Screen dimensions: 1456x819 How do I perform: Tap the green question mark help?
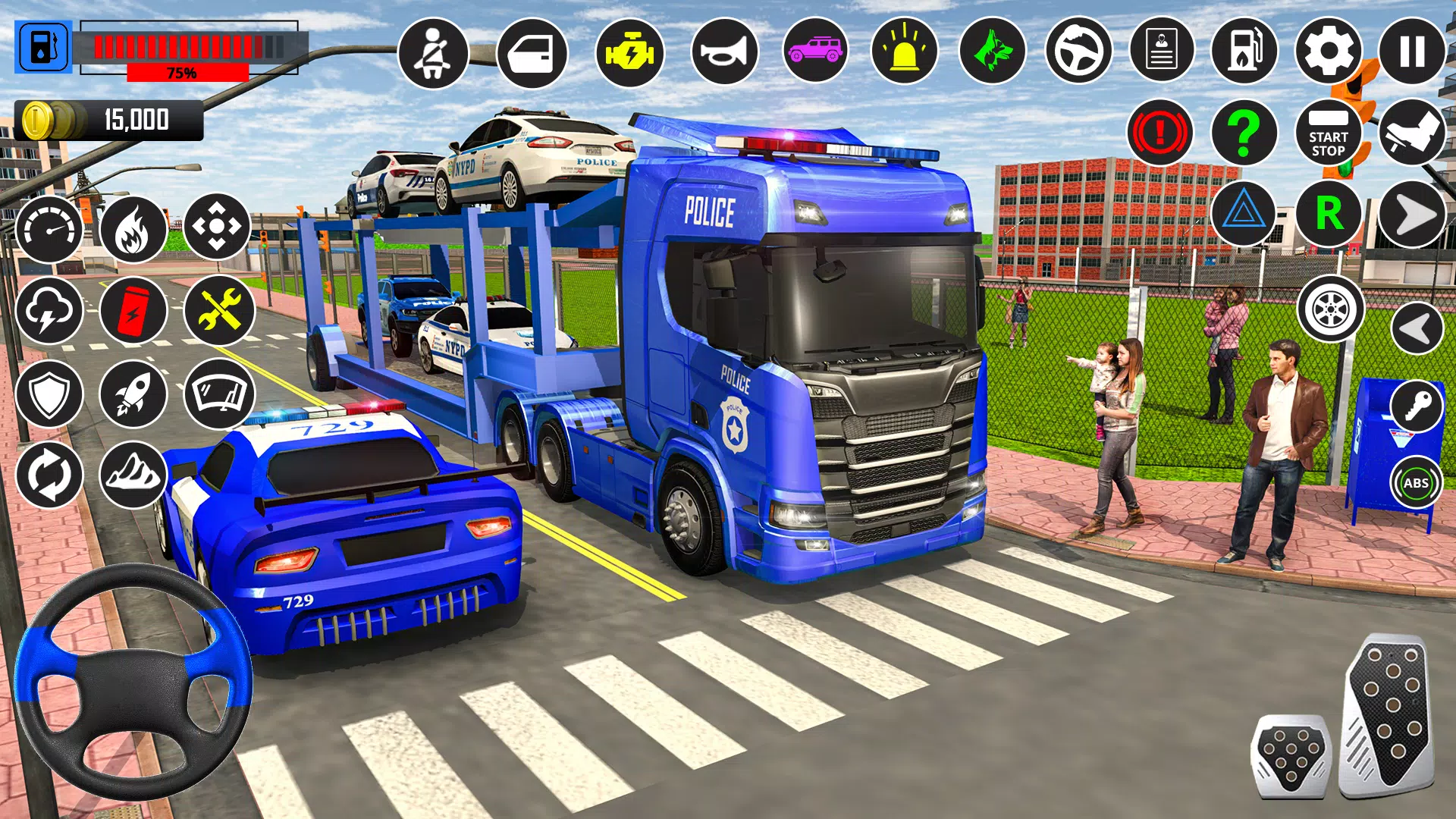(x=1244, y=133)
